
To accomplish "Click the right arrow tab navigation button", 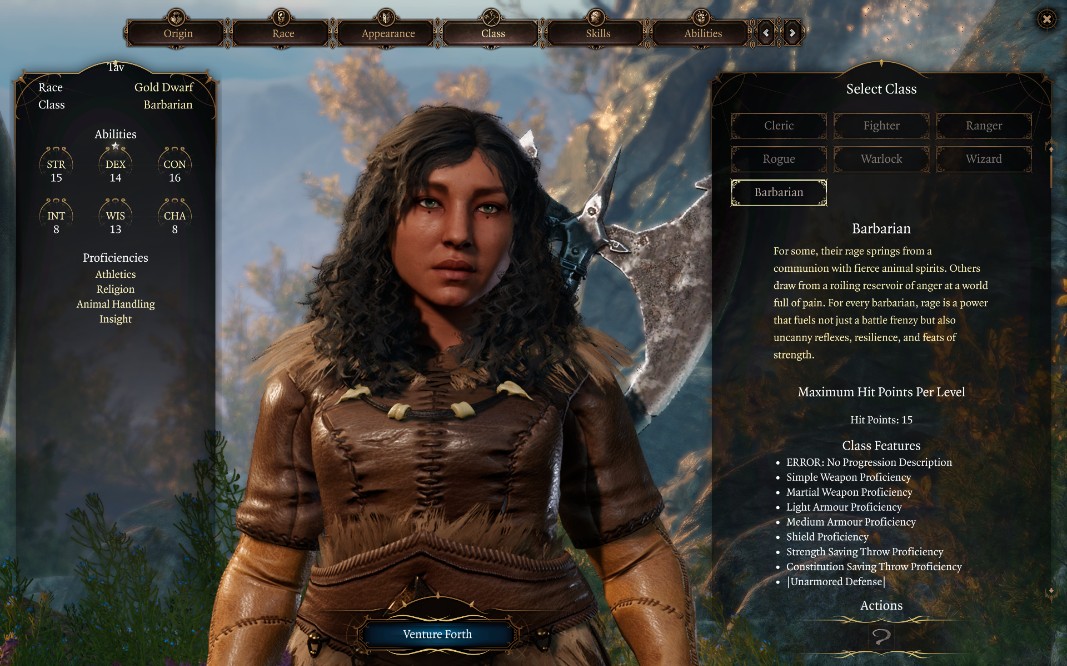I will (x=792, y=33).
